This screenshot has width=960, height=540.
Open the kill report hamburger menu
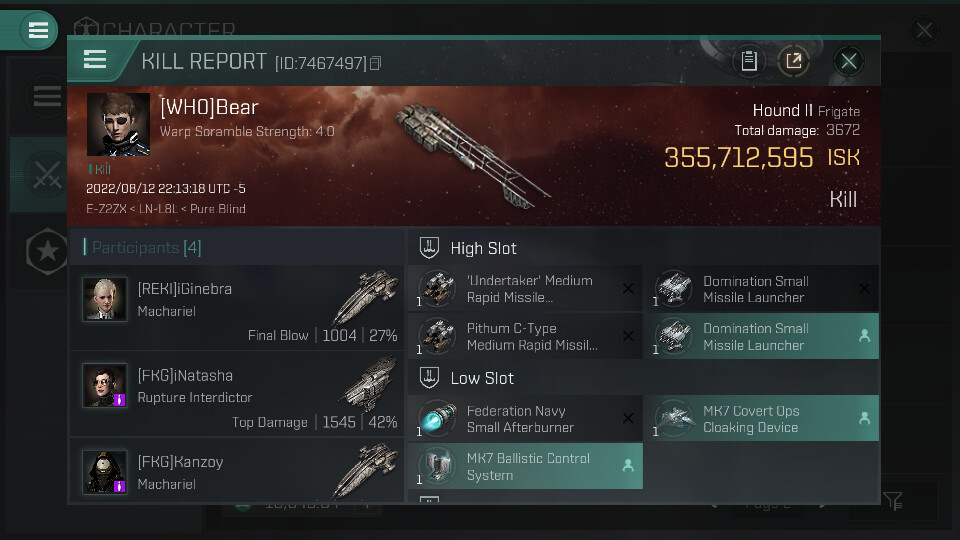pyautogui.click(x=95, y=60)
